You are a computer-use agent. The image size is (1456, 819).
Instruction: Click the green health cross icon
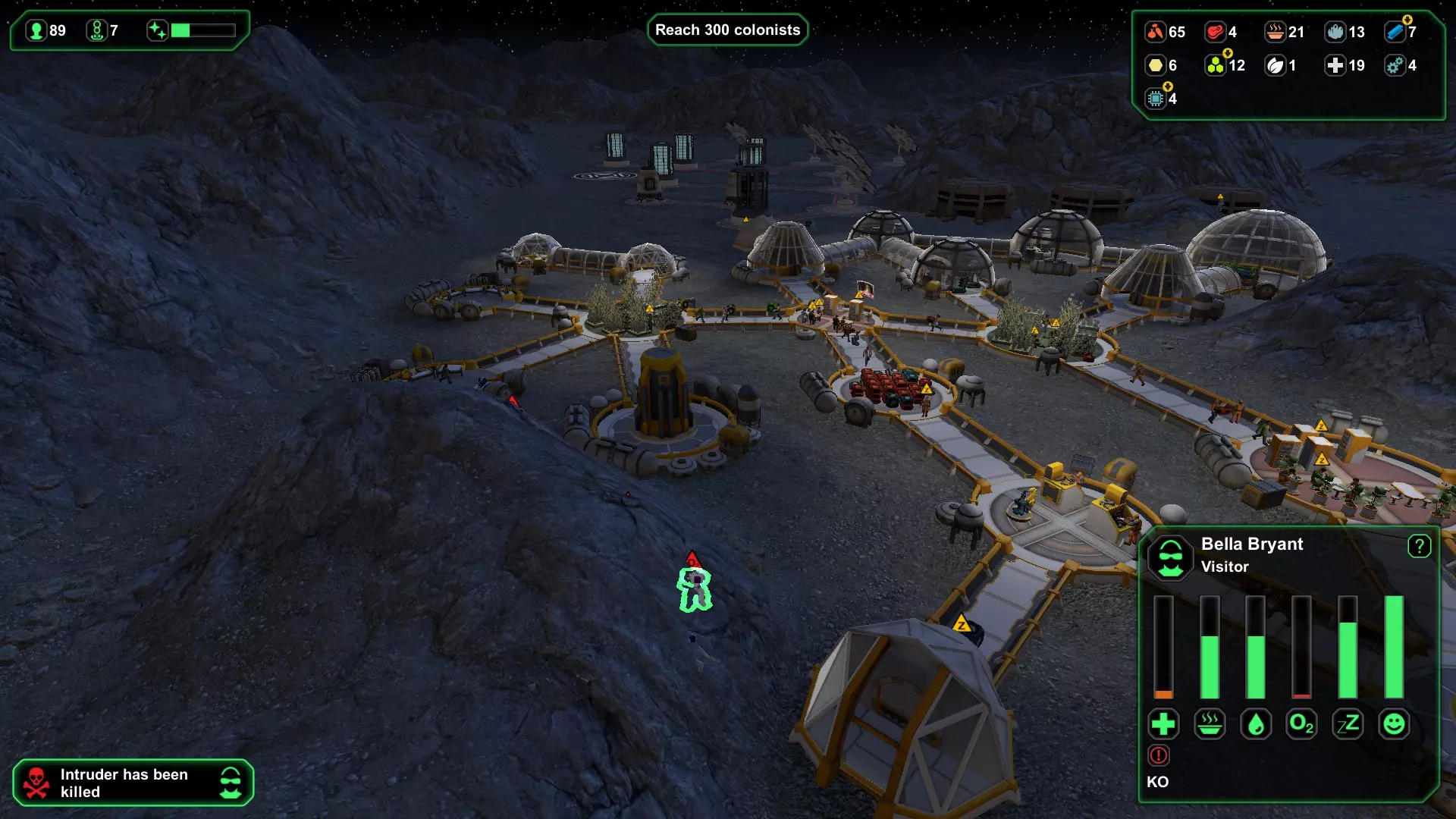point(1163,724)
